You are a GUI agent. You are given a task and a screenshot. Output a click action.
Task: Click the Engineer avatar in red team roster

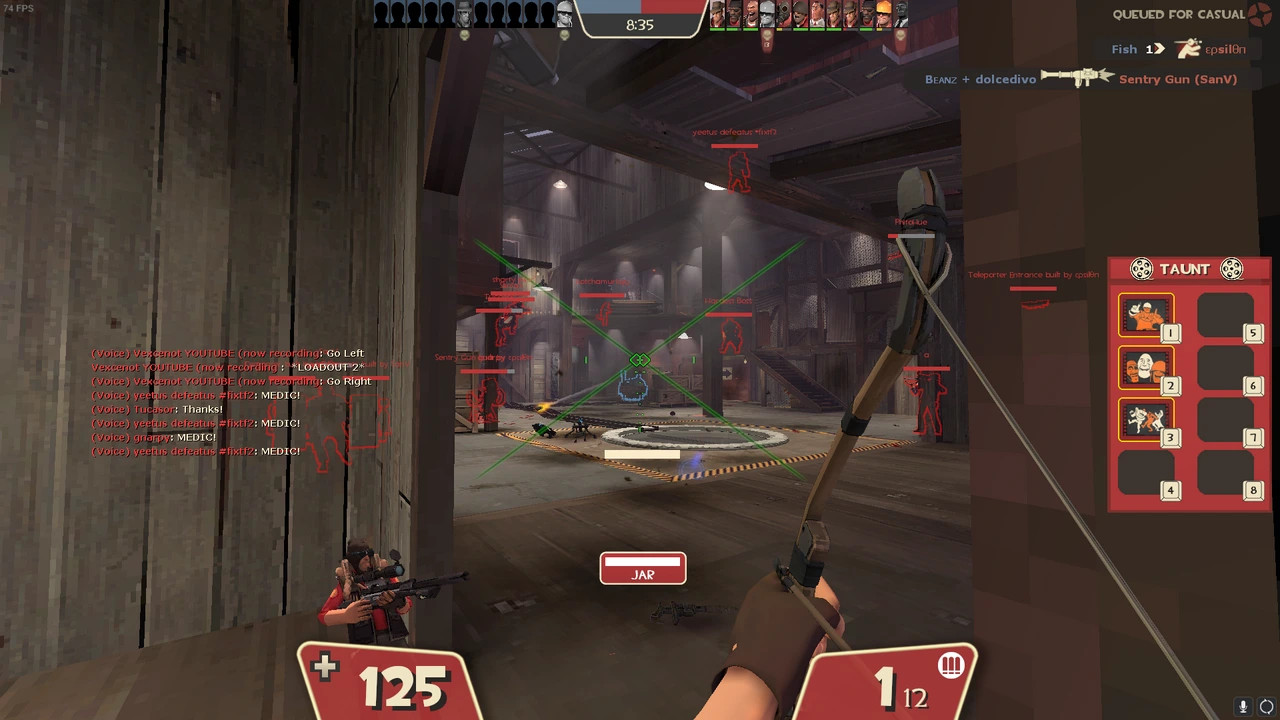pos(882,14)
